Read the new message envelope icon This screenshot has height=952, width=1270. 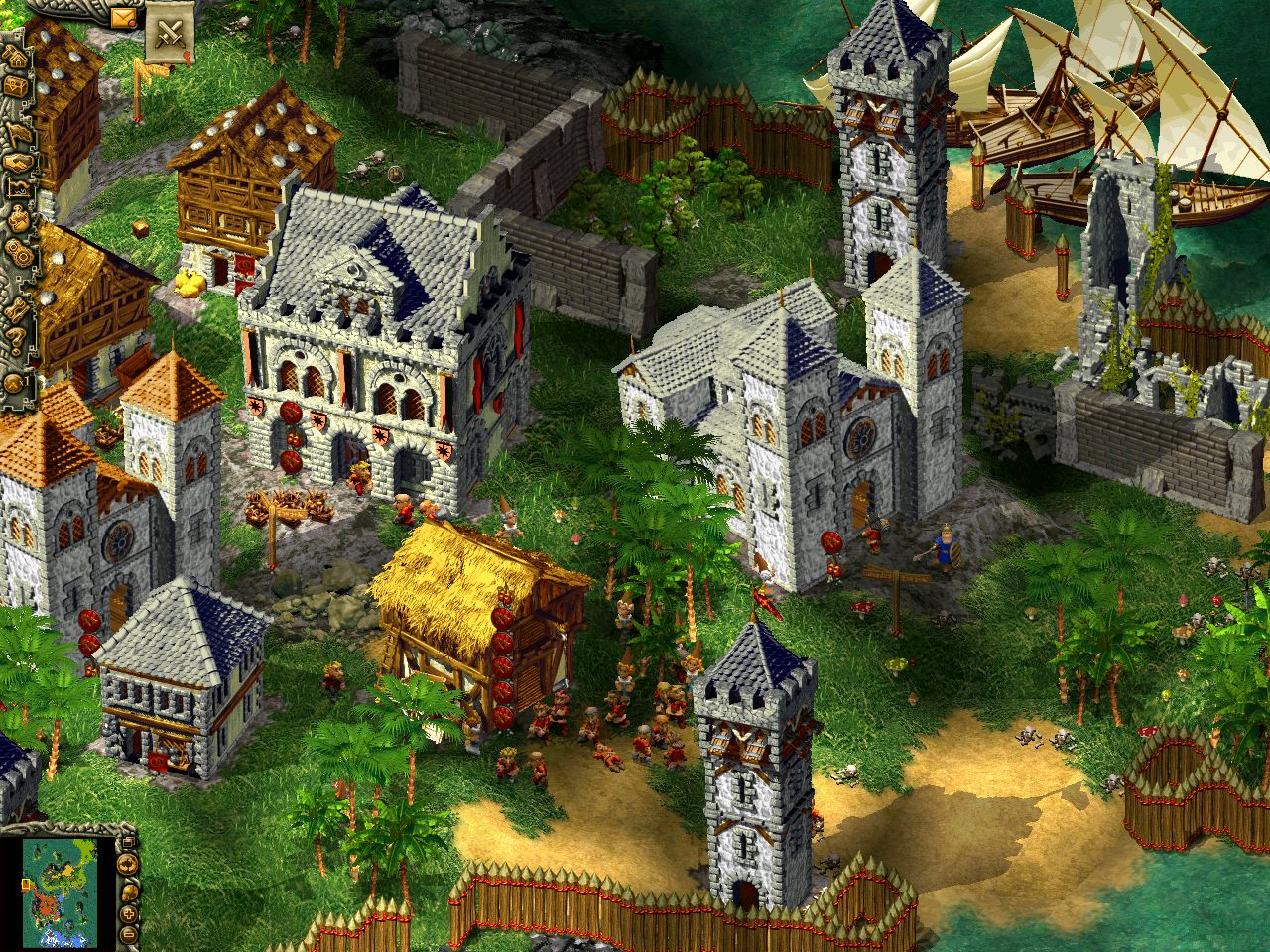pos(121,18)
